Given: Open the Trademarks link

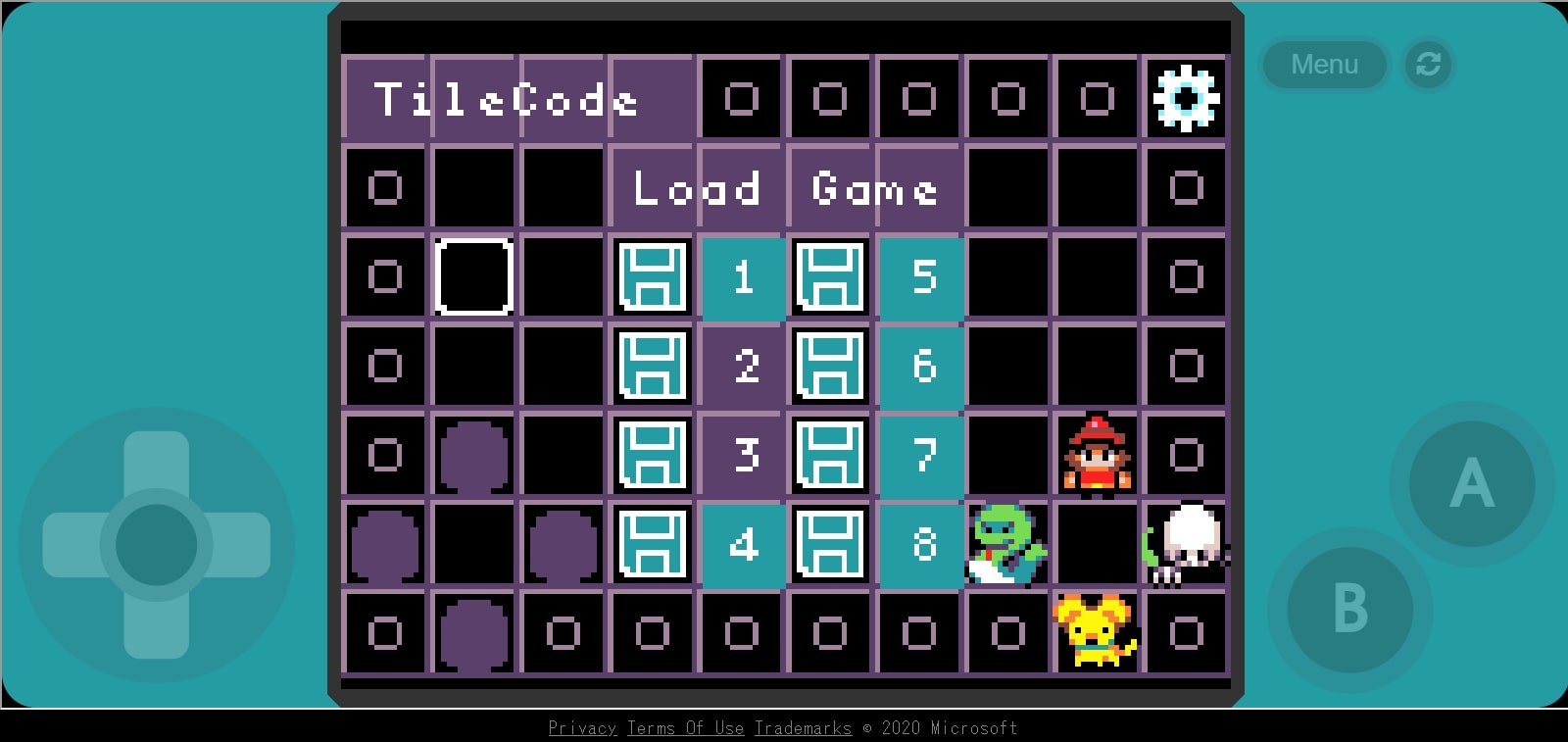Looking at the screenshot, I should pyautogui.click(x=804, y=728).
